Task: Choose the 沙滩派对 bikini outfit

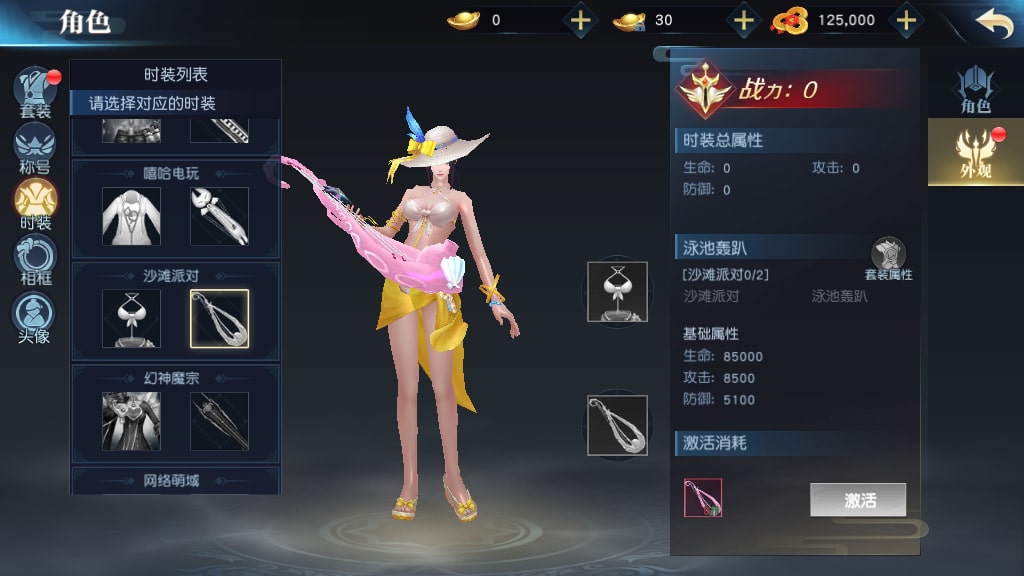Action: coord(131,318)
